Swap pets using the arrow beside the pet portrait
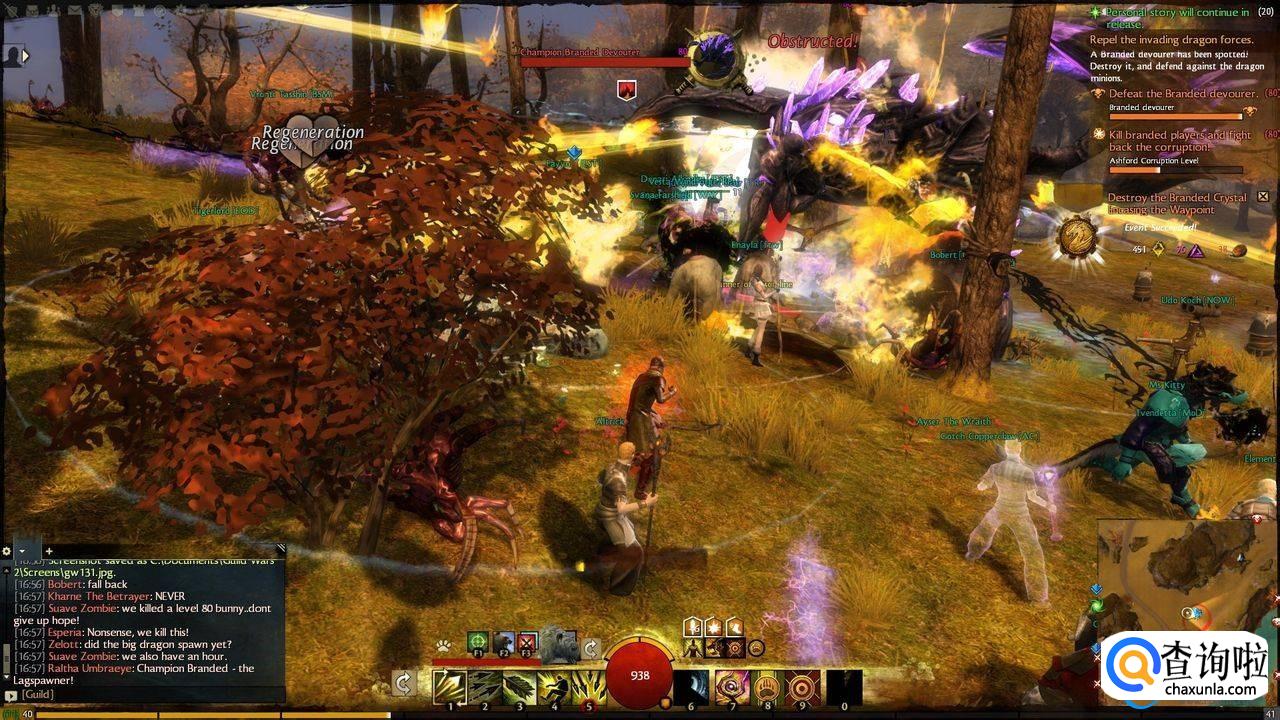 [591, 648]
